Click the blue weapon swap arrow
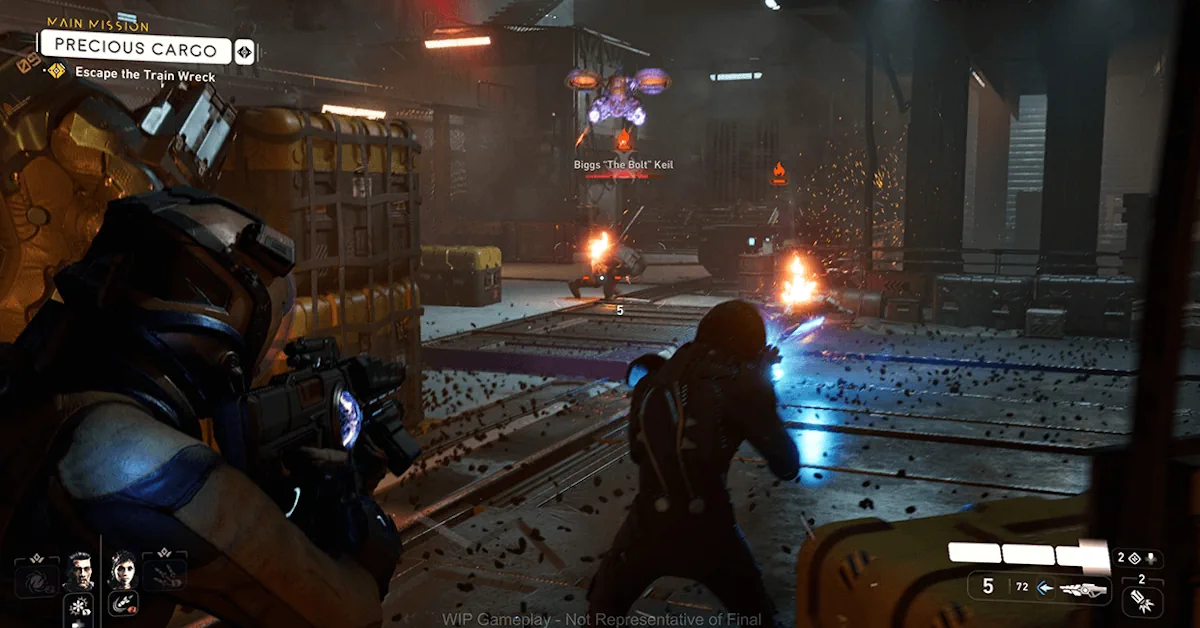Viewport: 1200px width, 628px height. (1046, 588)
